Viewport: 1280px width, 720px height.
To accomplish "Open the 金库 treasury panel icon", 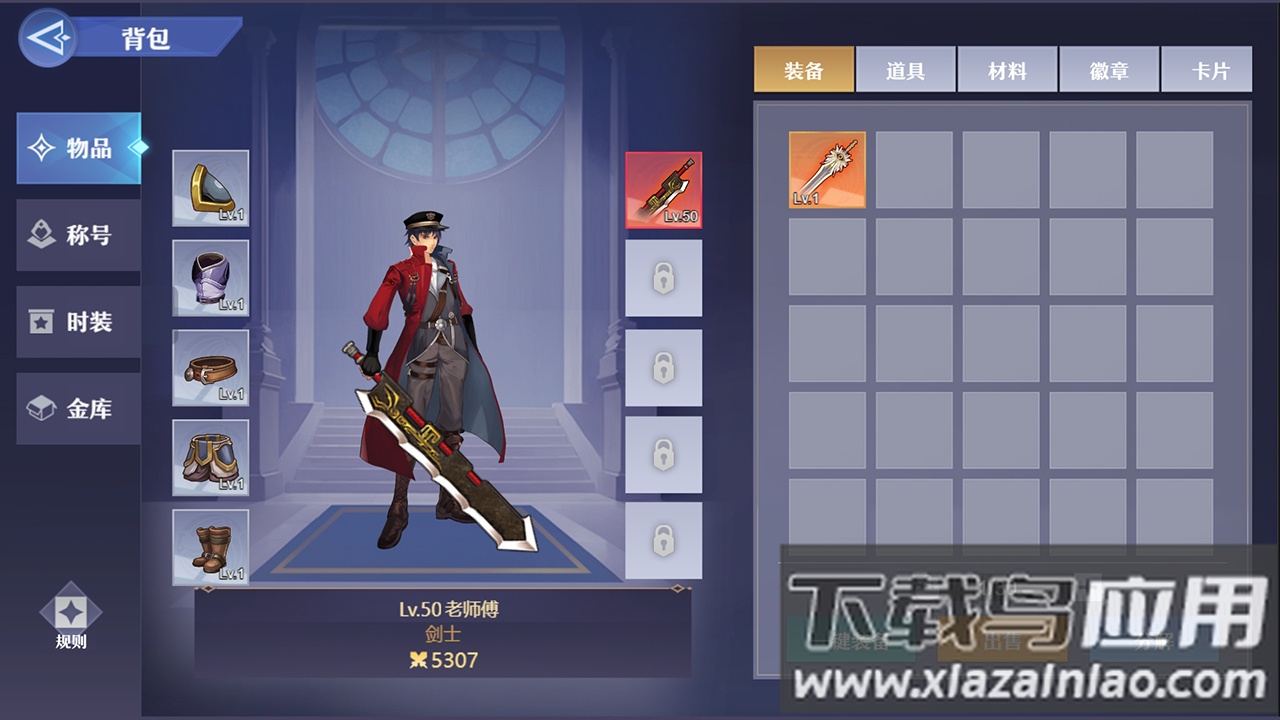I will click(78, 409).
